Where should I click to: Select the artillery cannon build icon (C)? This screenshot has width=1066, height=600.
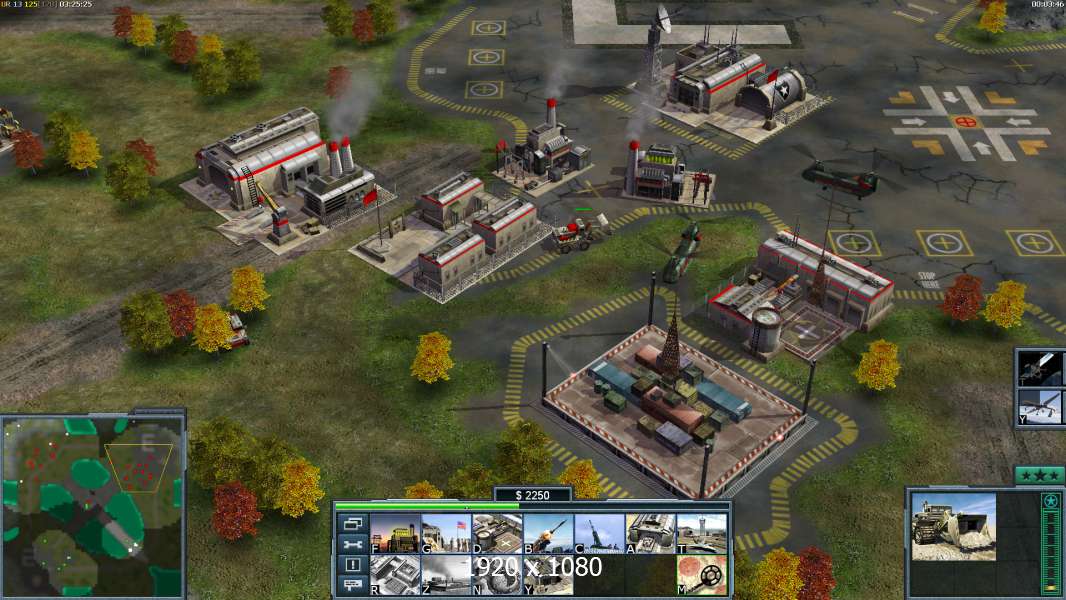[599, 533]
